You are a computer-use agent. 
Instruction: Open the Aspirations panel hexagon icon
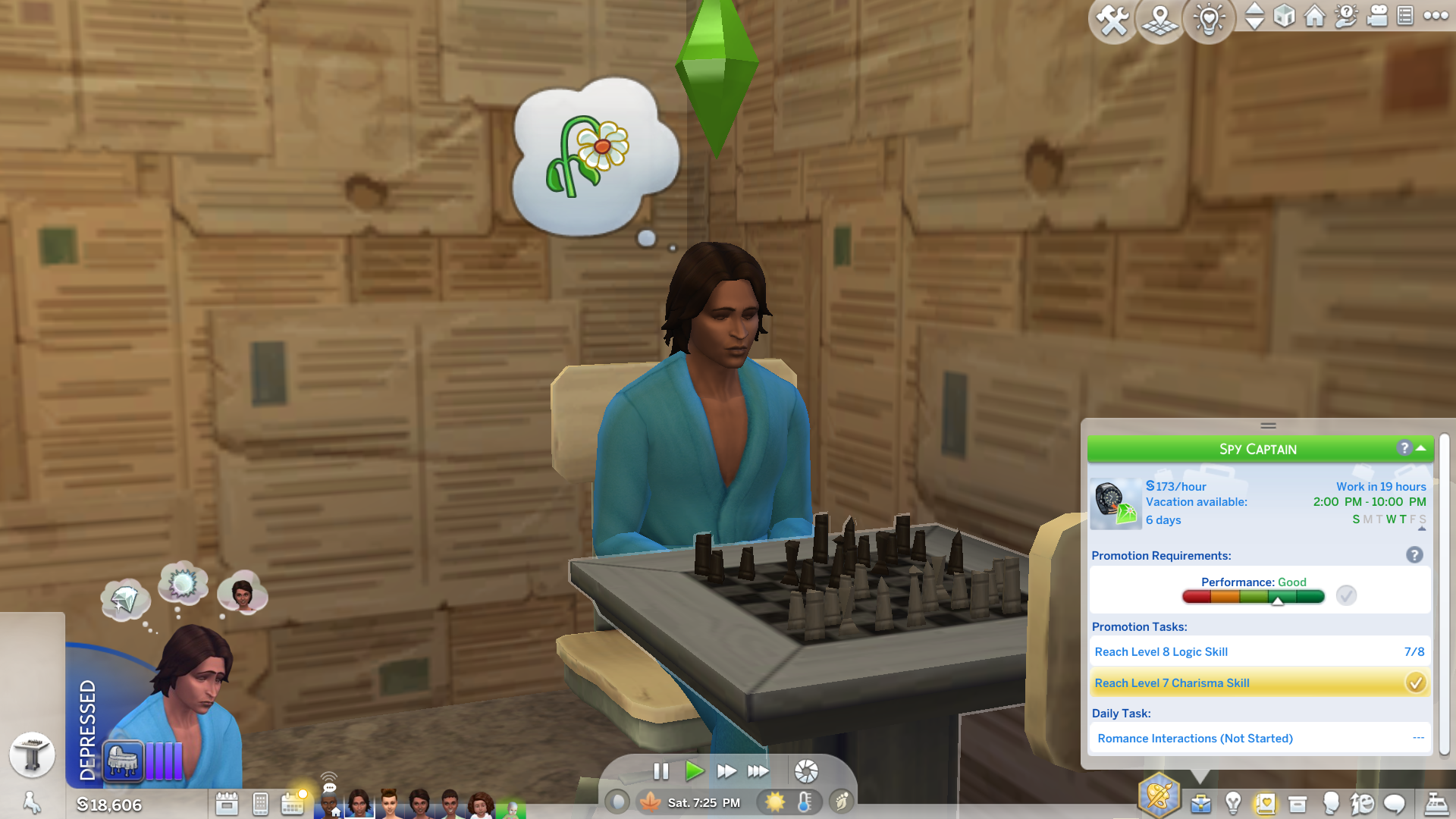click(1159, 796)
